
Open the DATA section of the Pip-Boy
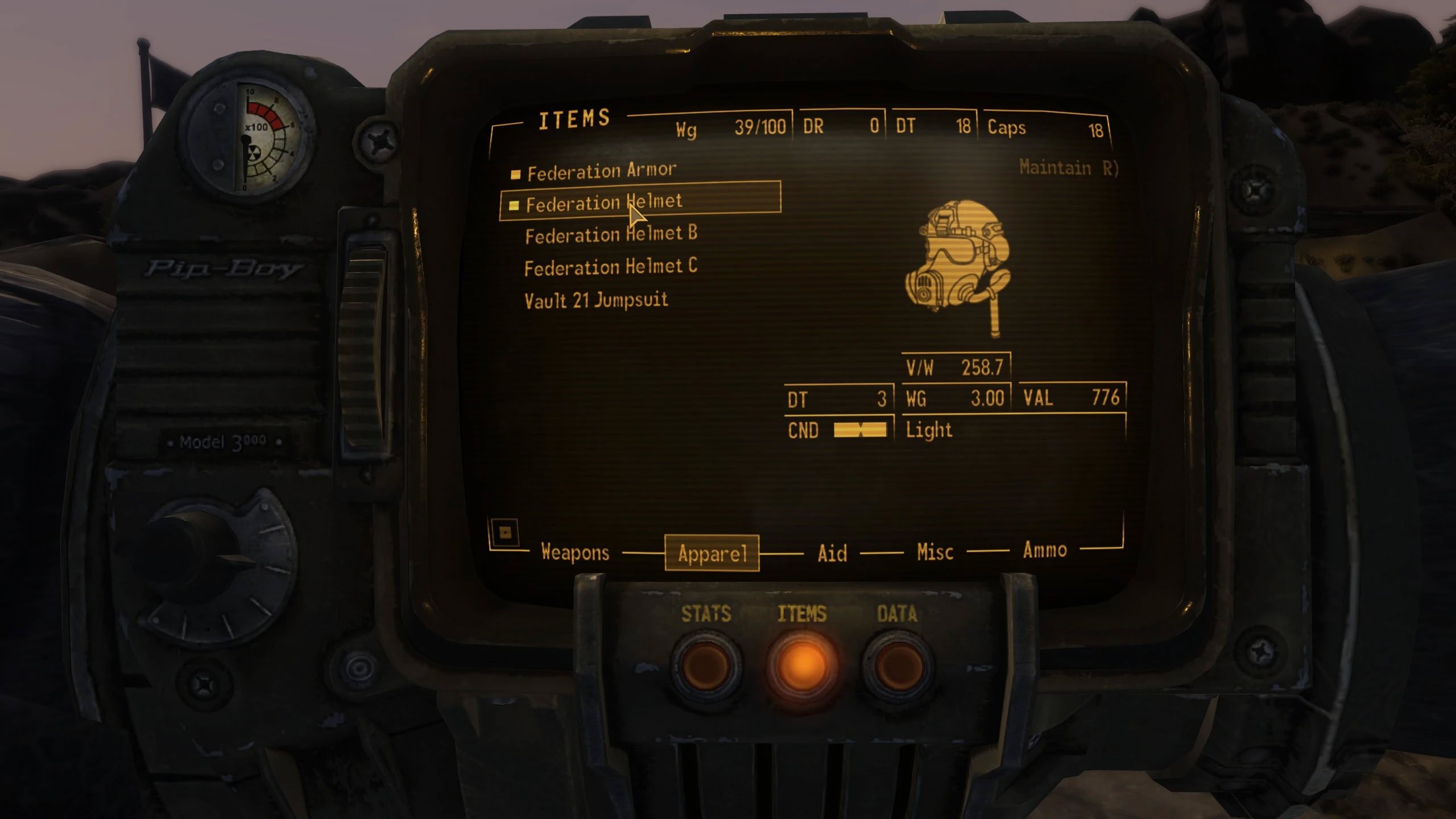tap(897, 664)
